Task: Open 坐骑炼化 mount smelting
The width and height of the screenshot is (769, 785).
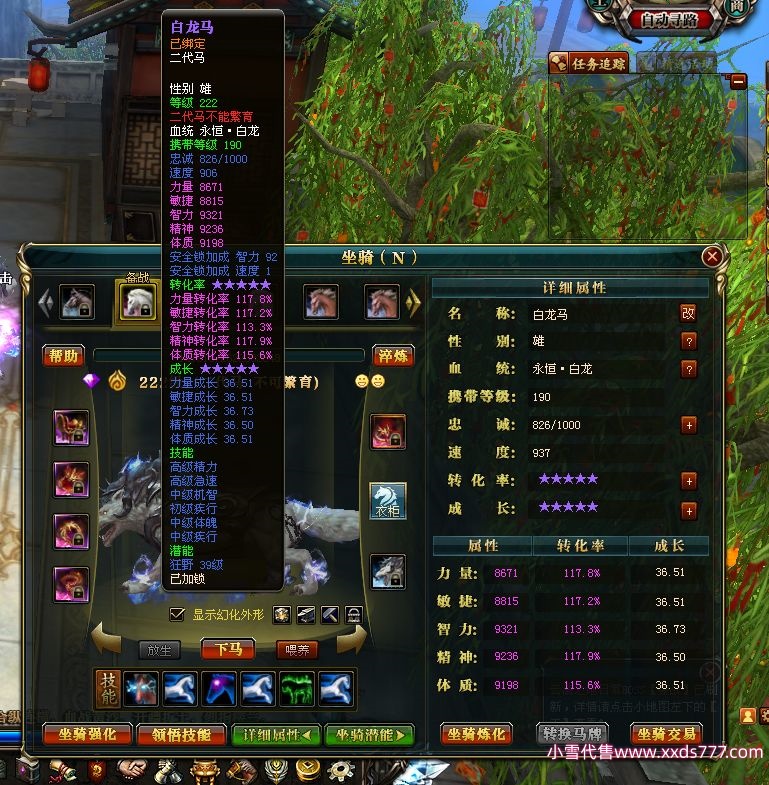Action: [477, 735]
